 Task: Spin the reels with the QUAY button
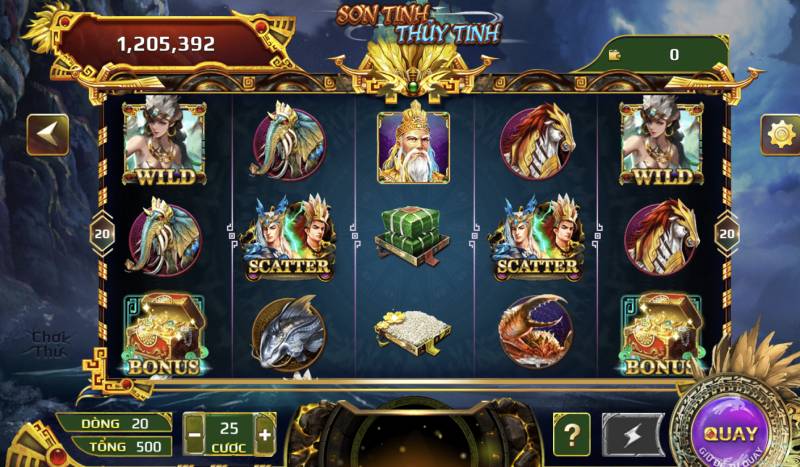pyautogui.click(x=730, y=434)
